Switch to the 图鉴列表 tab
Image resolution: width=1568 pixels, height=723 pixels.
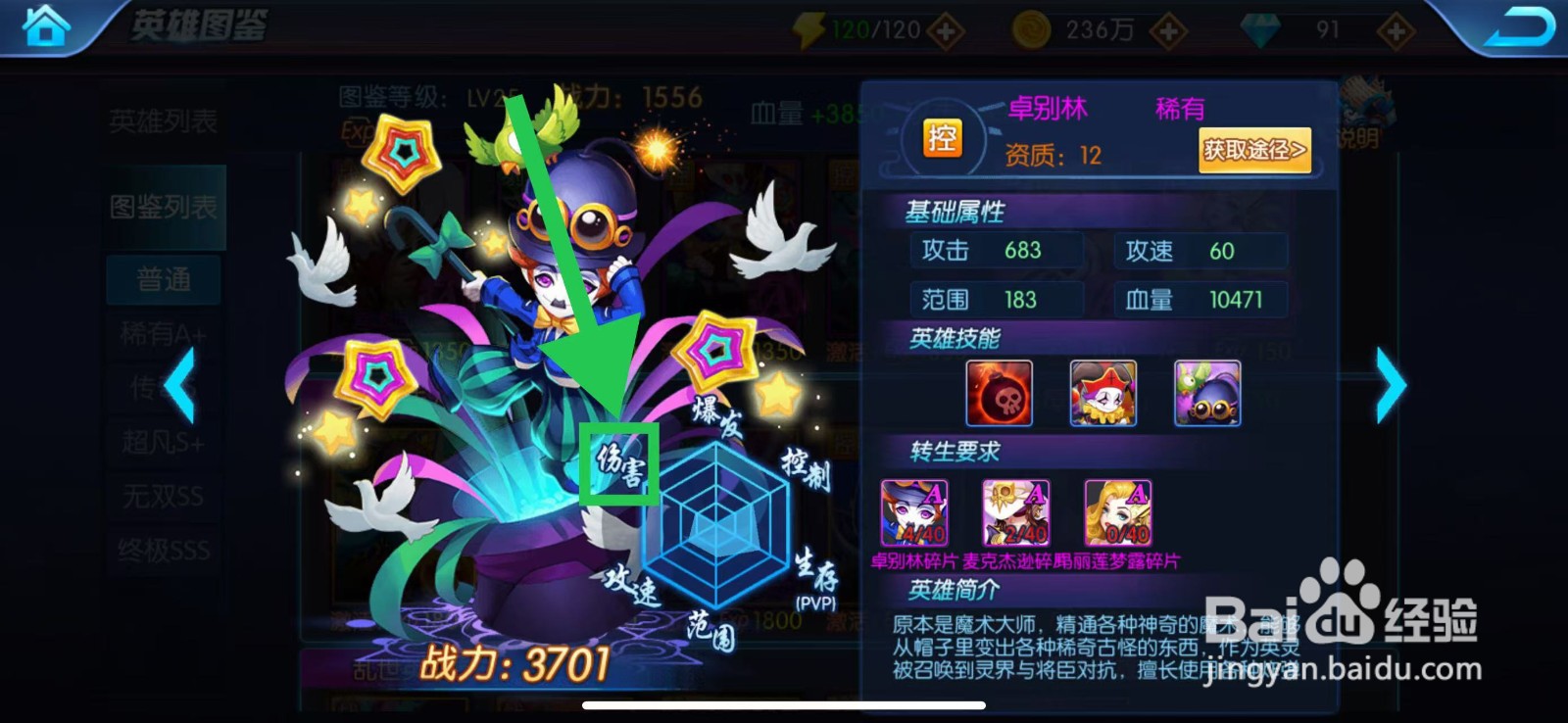click(x=165, y=206)
